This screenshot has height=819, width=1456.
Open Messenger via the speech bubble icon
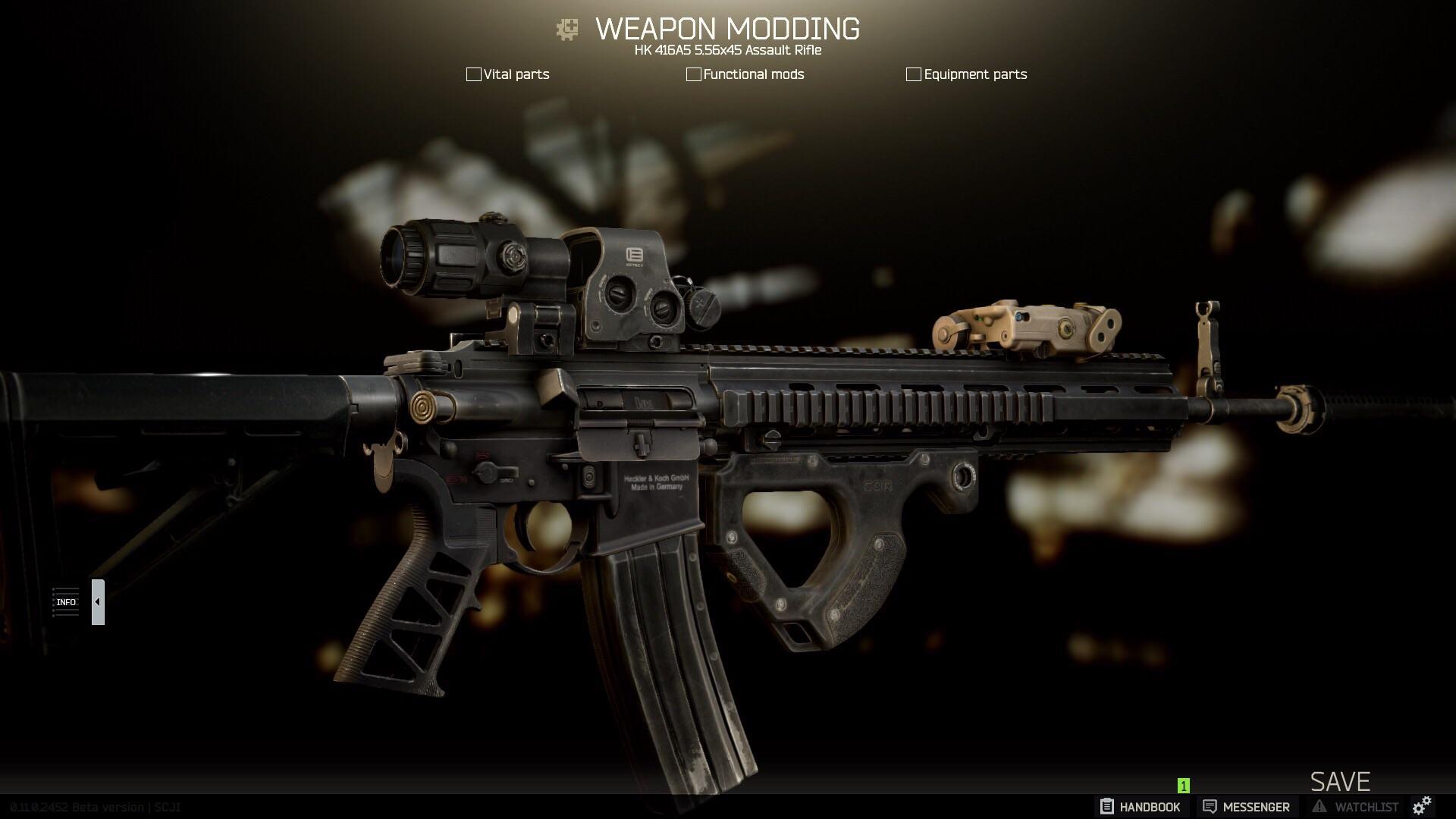pos(1211,807)
